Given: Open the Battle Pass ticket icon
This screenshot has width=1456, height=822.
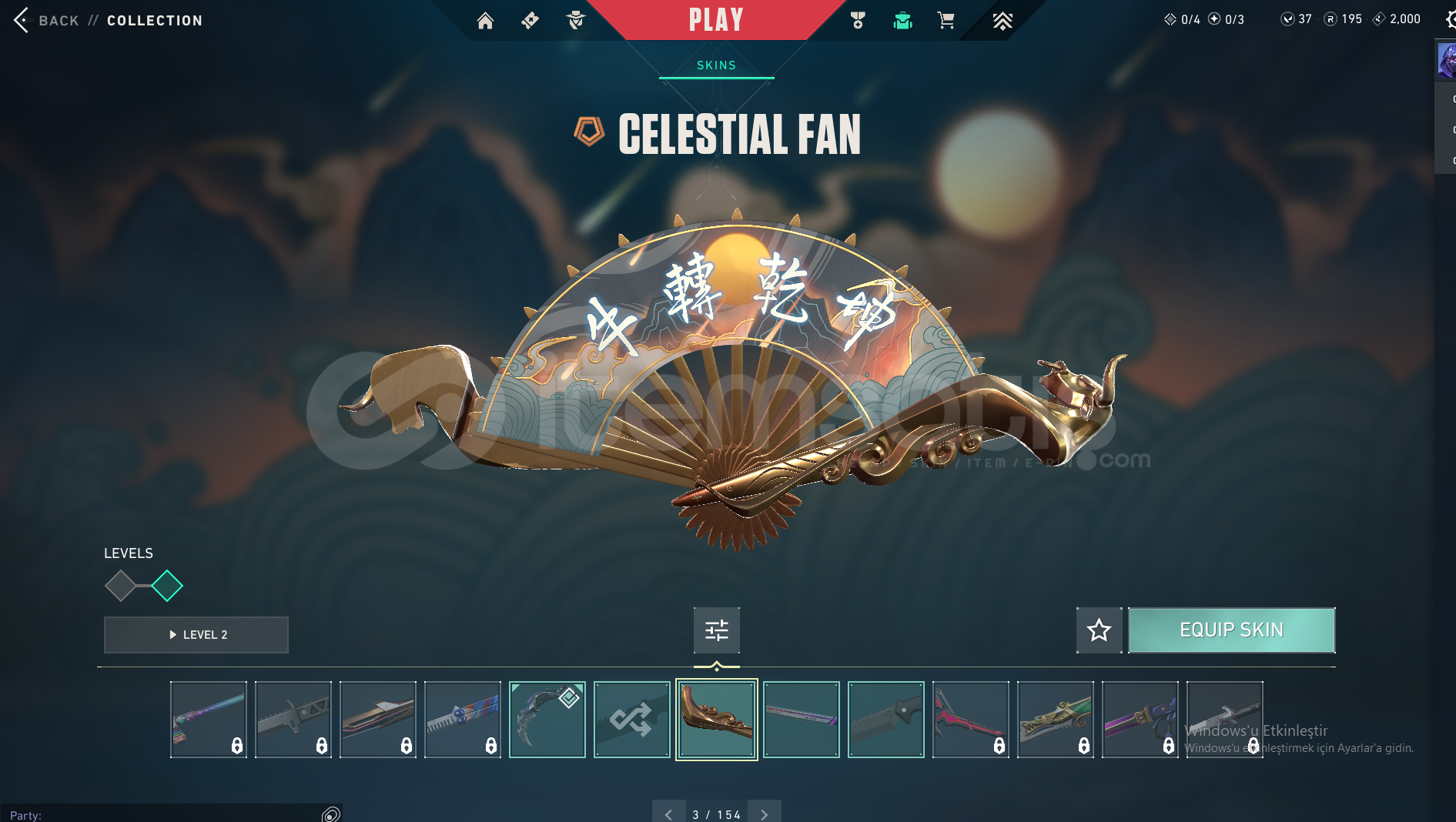Looking at the screenshot, I should pyautogui.click(x=530, y=21).
